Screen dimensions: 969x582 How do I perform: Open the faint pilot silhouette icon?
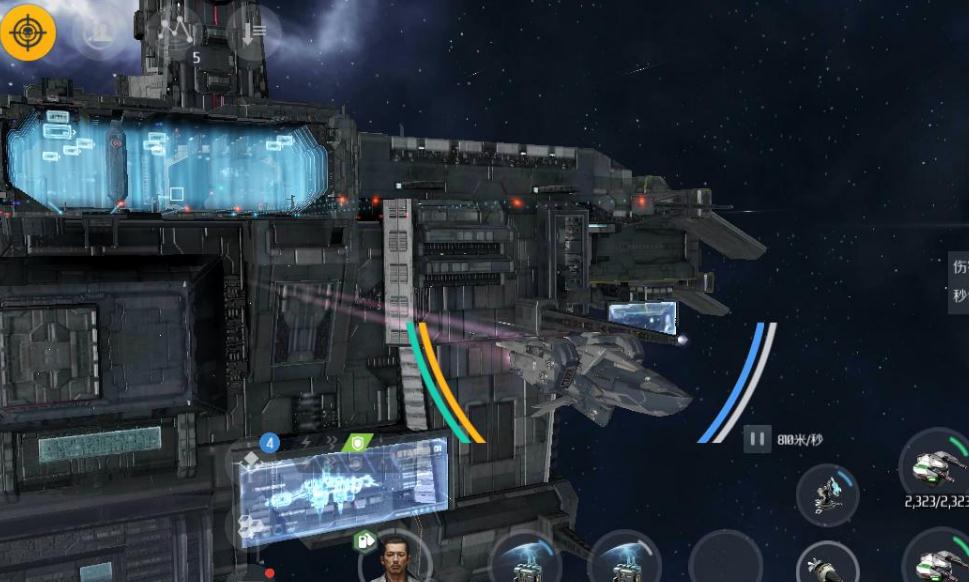(x=98, y=32)
